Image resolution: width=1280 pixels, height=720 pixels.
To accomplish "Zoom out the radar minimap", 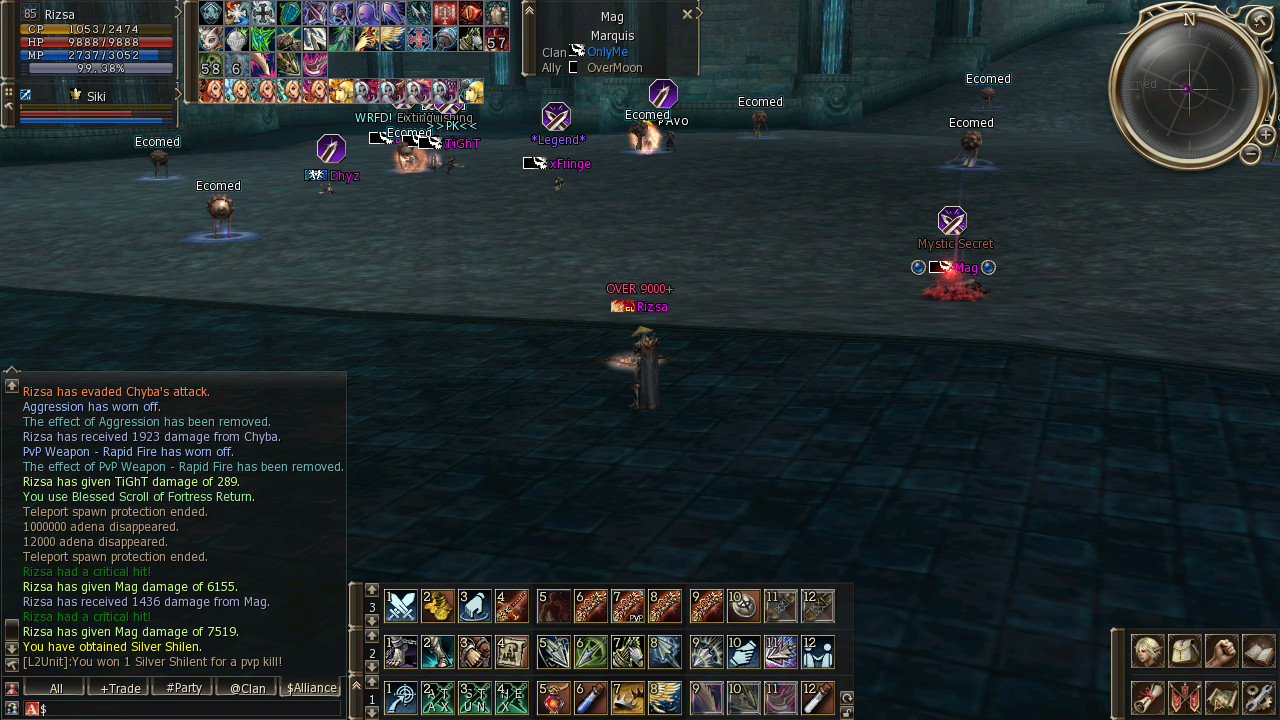I will coord(1250,154).
